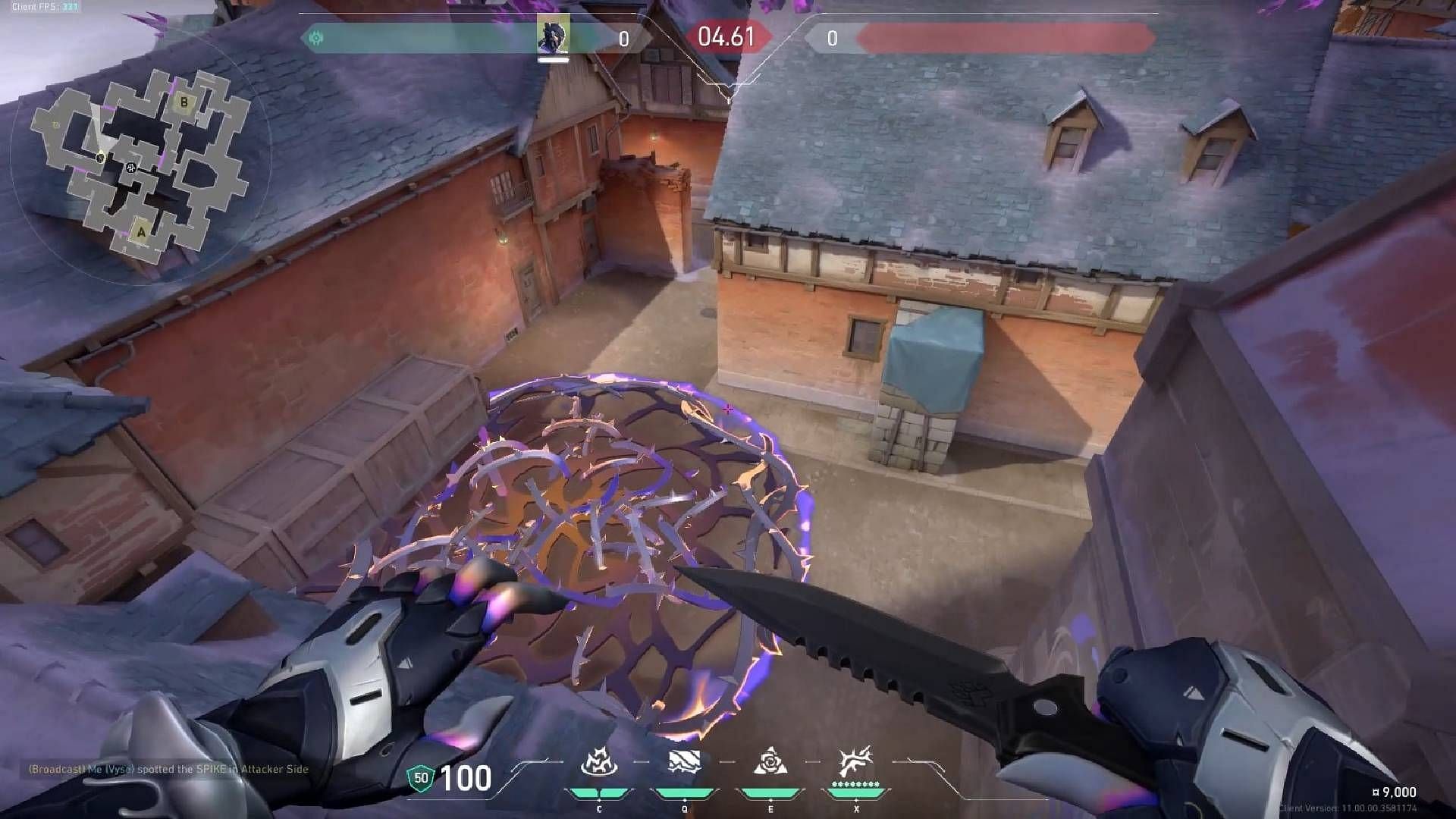
Task: Click the enemy team score of 0
Action: point(834,34)
